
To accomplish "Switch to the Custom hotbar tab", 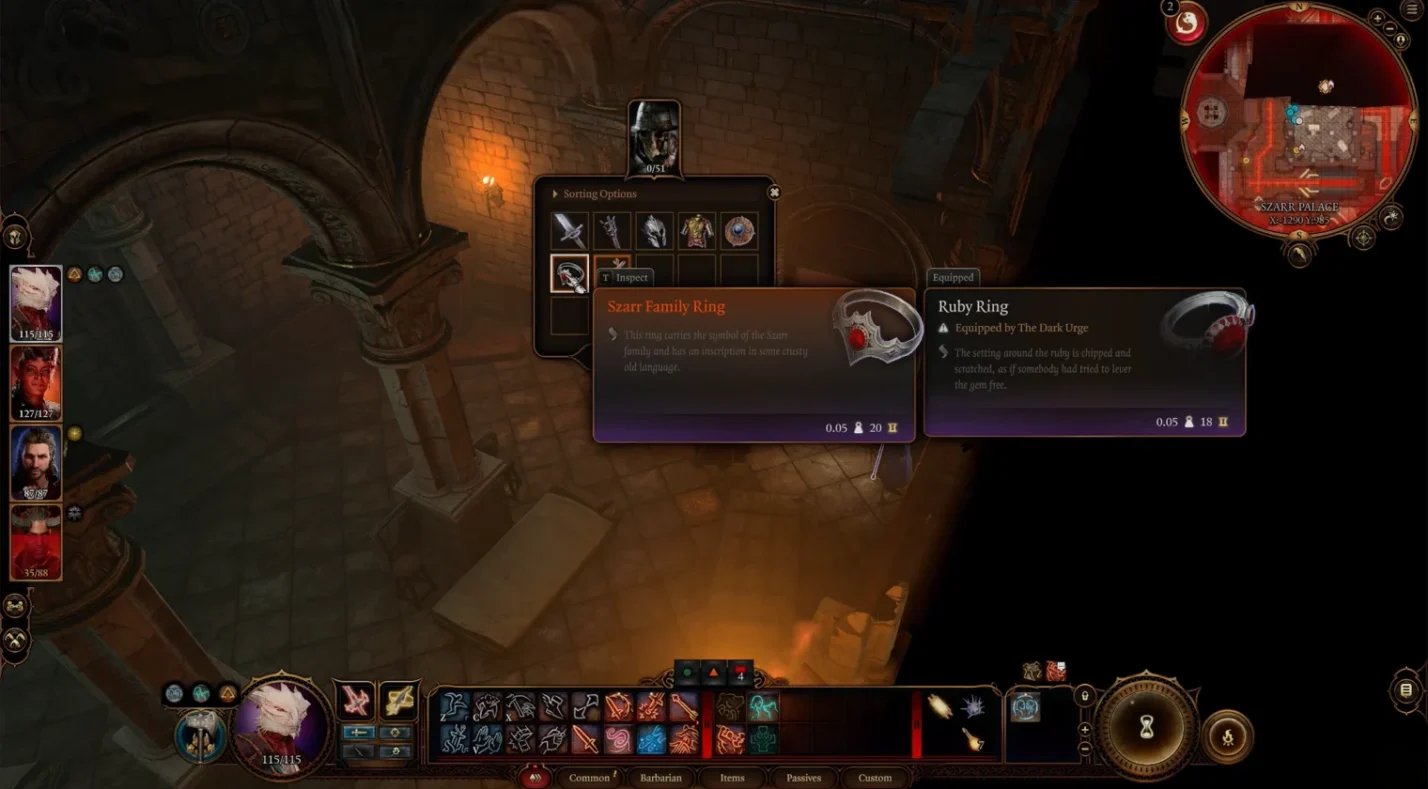I will [x=874, y=778].
